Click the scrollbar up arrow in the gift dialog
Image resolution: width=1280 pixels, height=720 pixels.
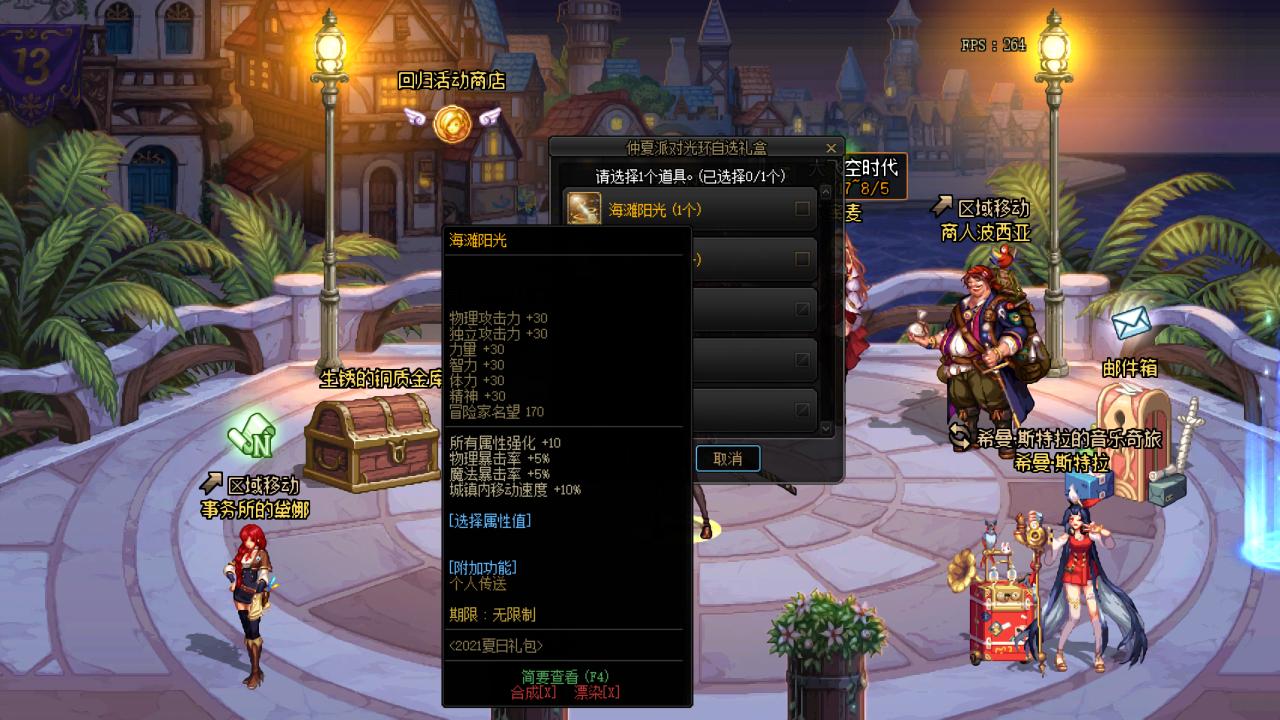[x=826, y=193]
